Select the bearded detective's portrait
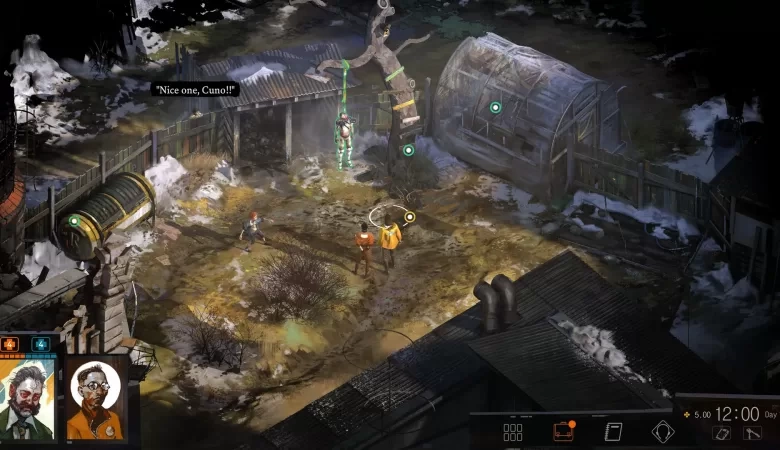780x450 pixels. (x=27, y=398)
